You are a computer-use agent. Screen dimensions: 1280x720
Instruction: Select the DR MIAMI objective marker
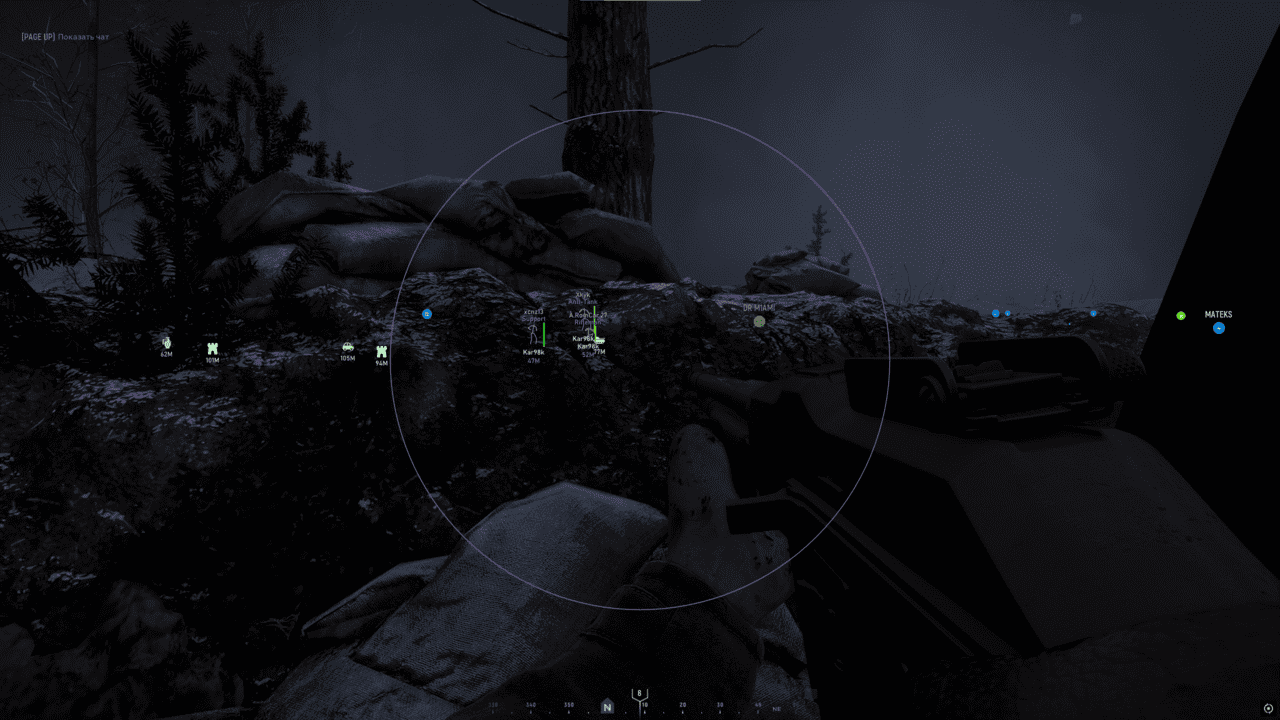(x=759, y=321)
